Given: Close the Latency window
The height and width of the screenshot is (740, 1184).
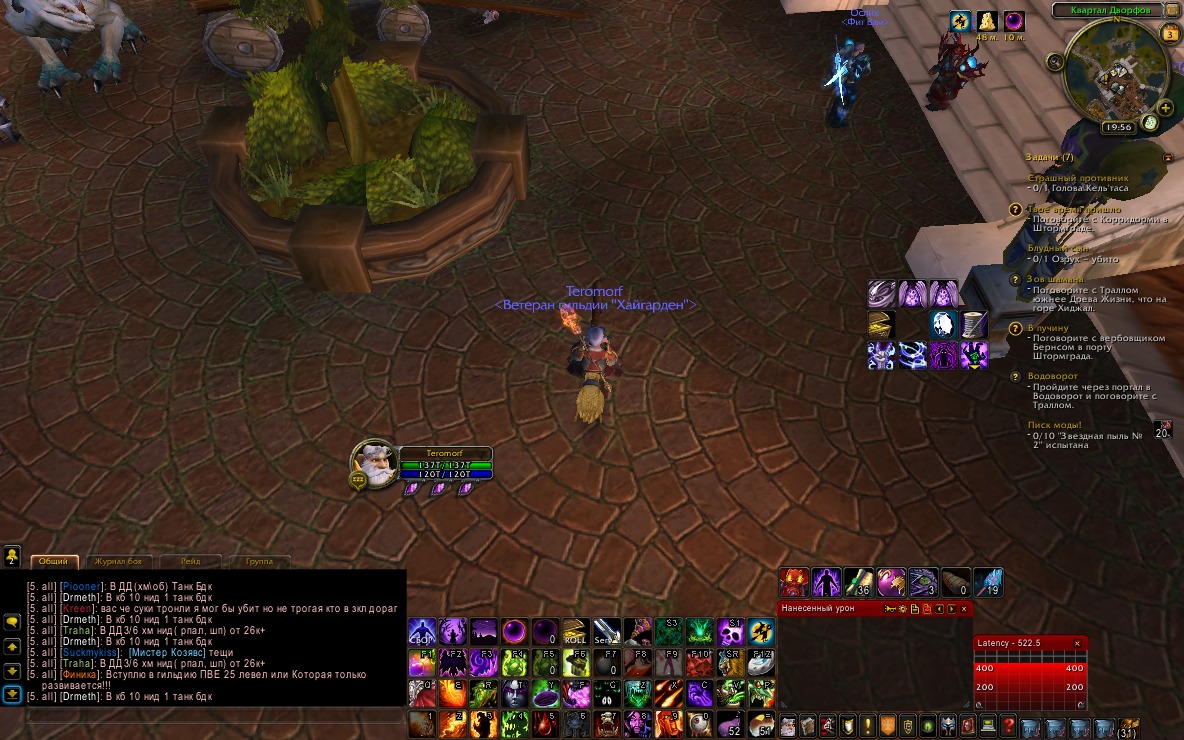Looking at the screenshot, I should coord(1077,643).
